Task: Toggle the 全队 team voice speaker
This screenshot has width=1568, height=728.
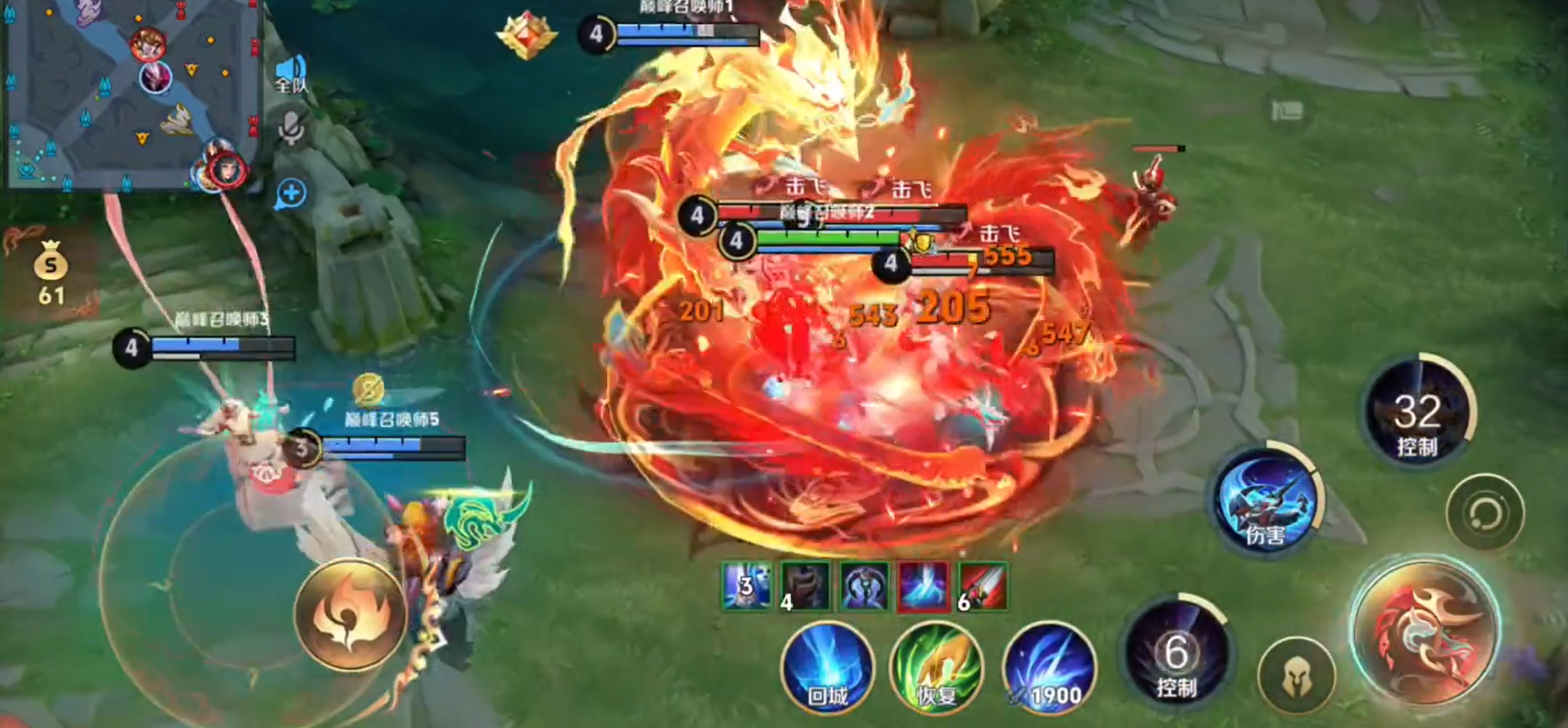Action: pyautogui.click(x=290, y=73)
